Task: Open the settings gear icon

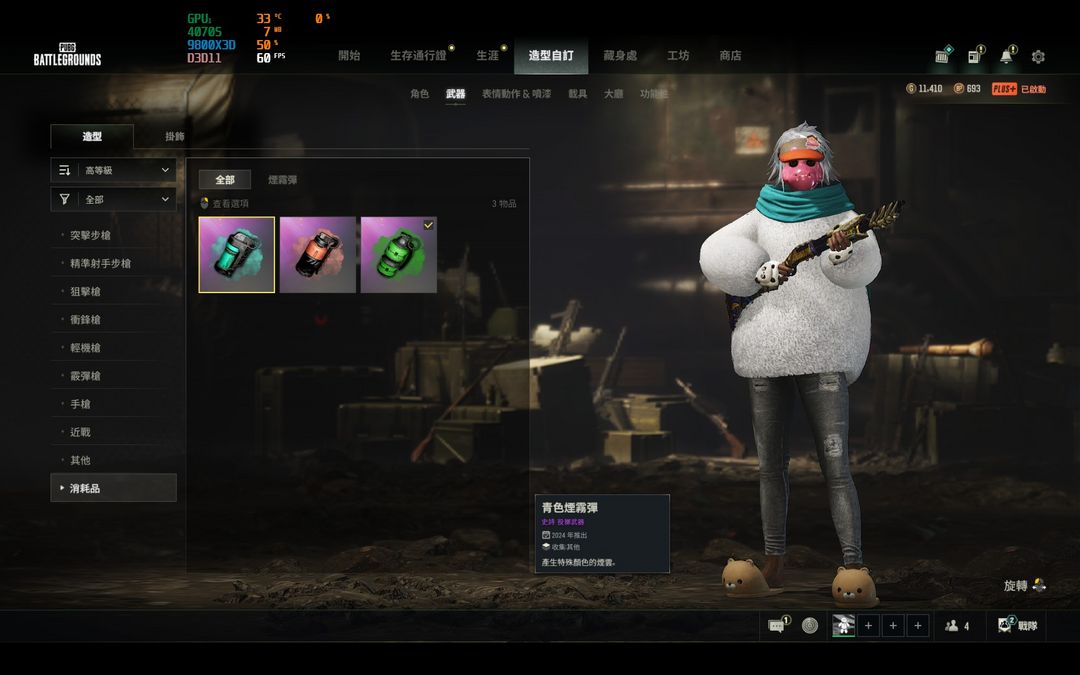Action: point(1038,57)
